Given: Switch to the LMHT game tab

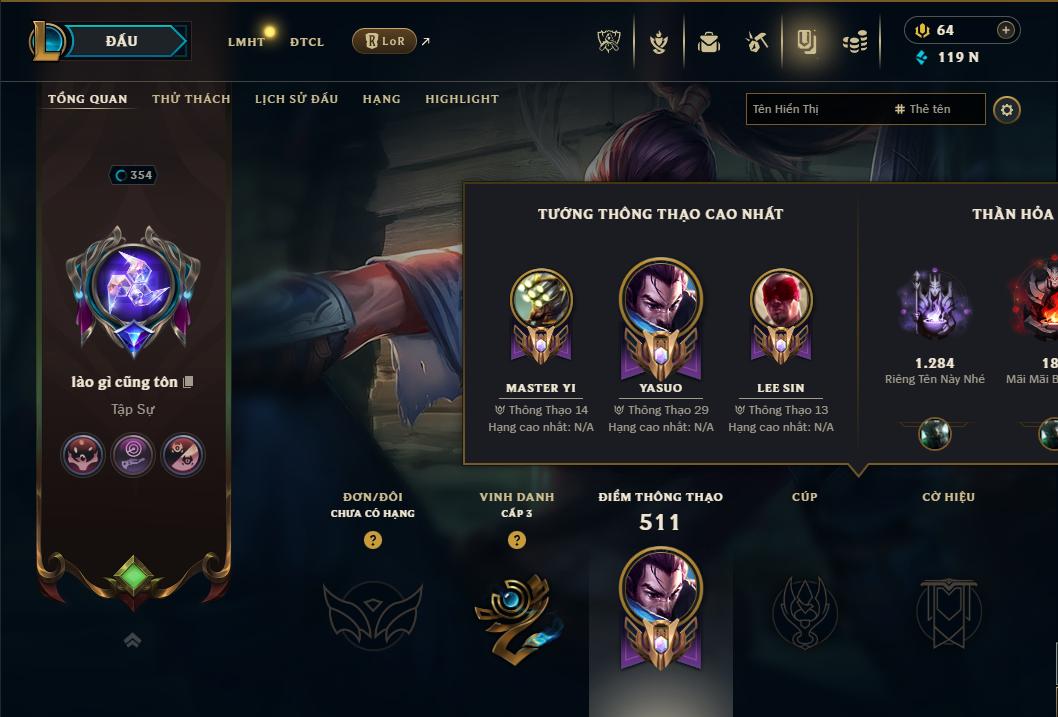Looking at the screenshot, I should (246, 42).
